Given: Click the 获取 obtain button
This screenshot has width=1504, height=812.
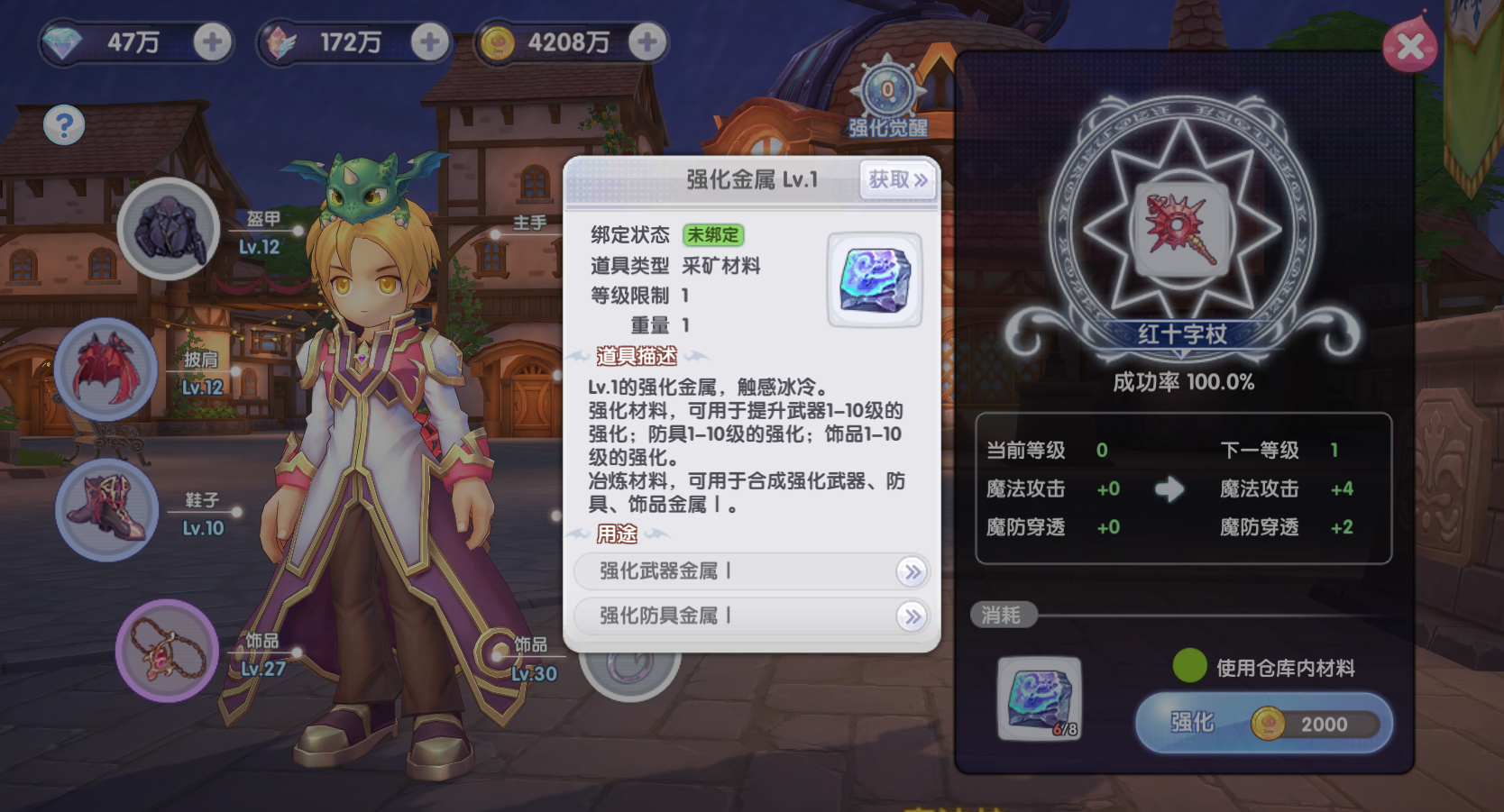Looking at the screenshot, I should point(897,180).
